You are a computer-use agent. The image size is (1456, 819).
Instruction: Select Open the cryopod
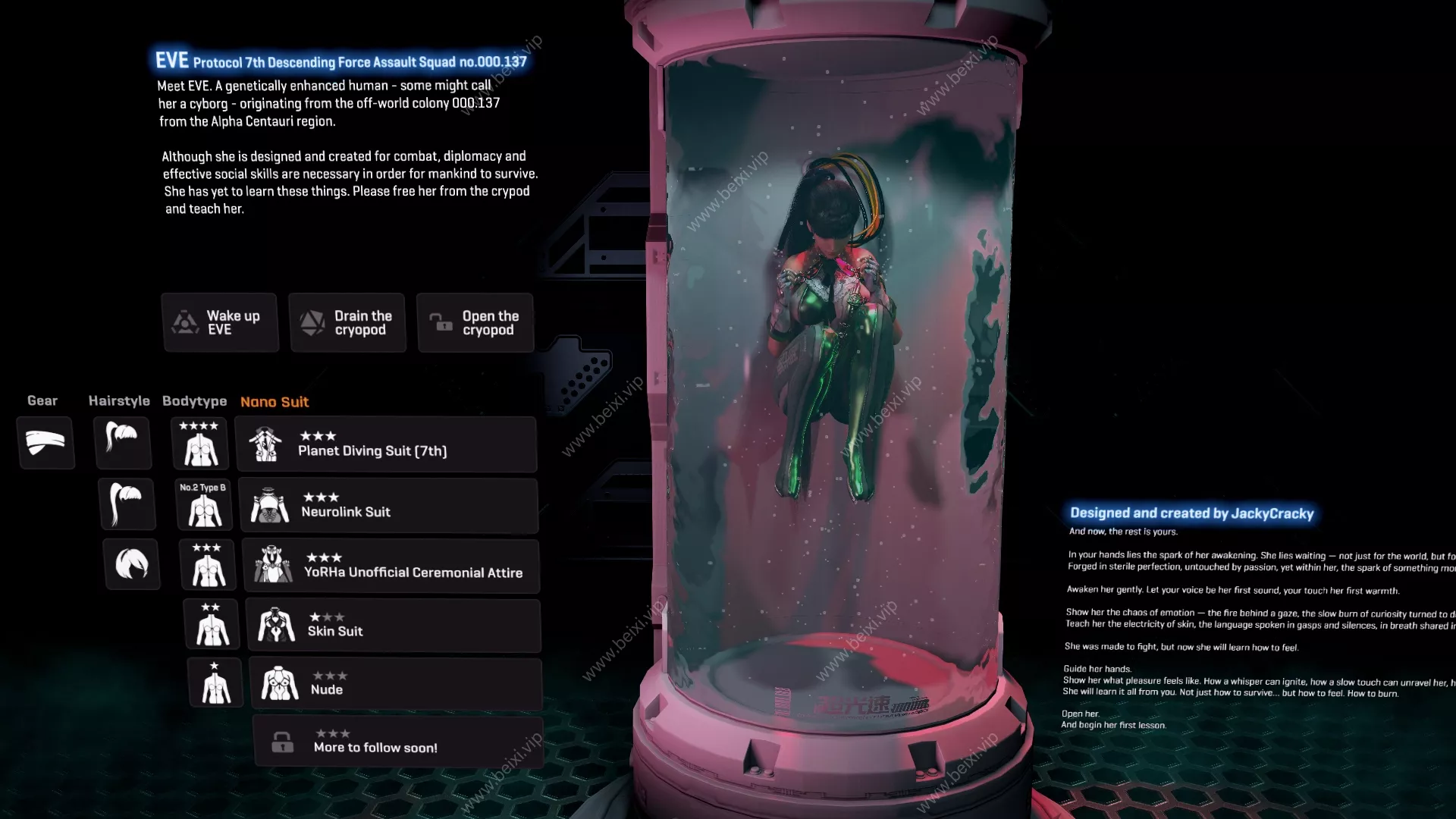tap(475, 322)
